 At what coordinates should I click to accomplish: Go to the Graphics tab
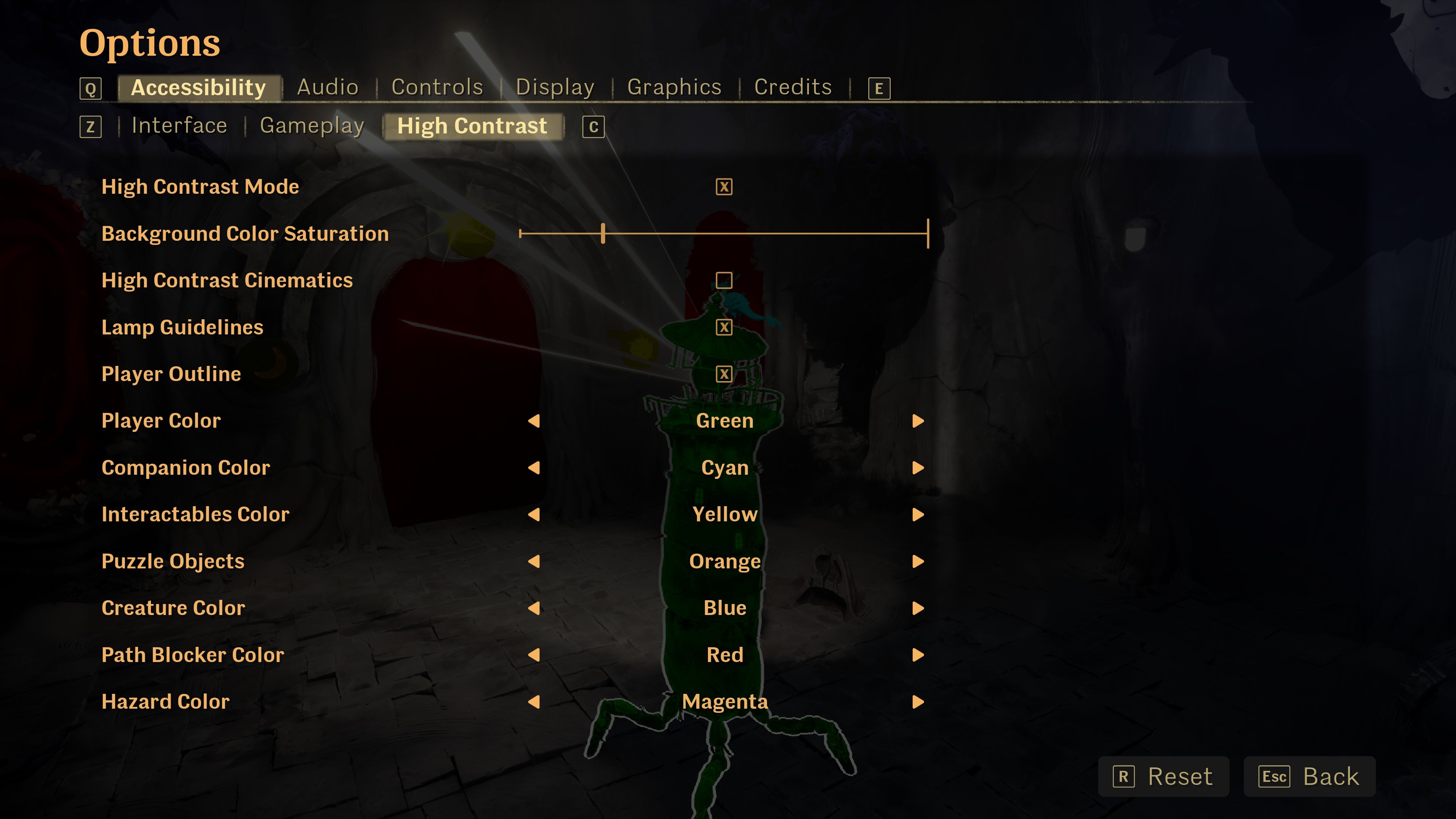(674, 87)
